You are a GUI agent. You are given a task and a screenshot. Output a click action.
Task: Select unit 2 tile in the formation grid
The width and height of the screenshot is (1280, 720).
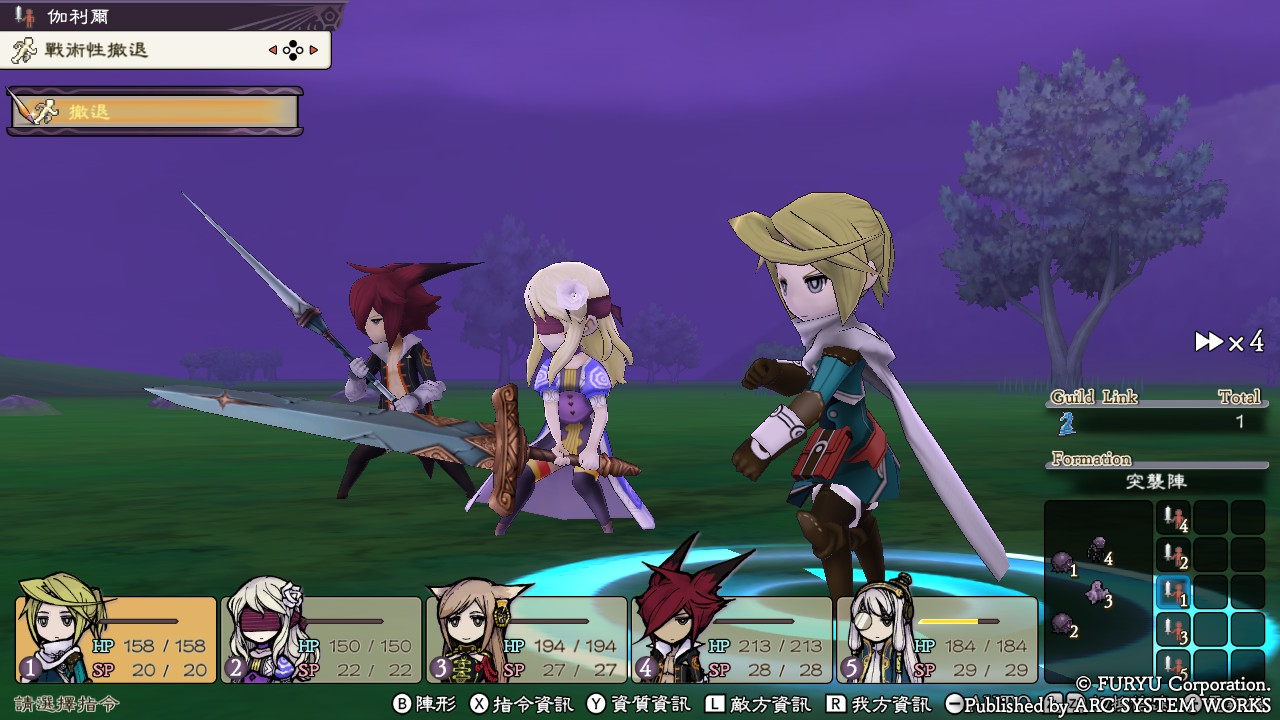point(1173,556)
